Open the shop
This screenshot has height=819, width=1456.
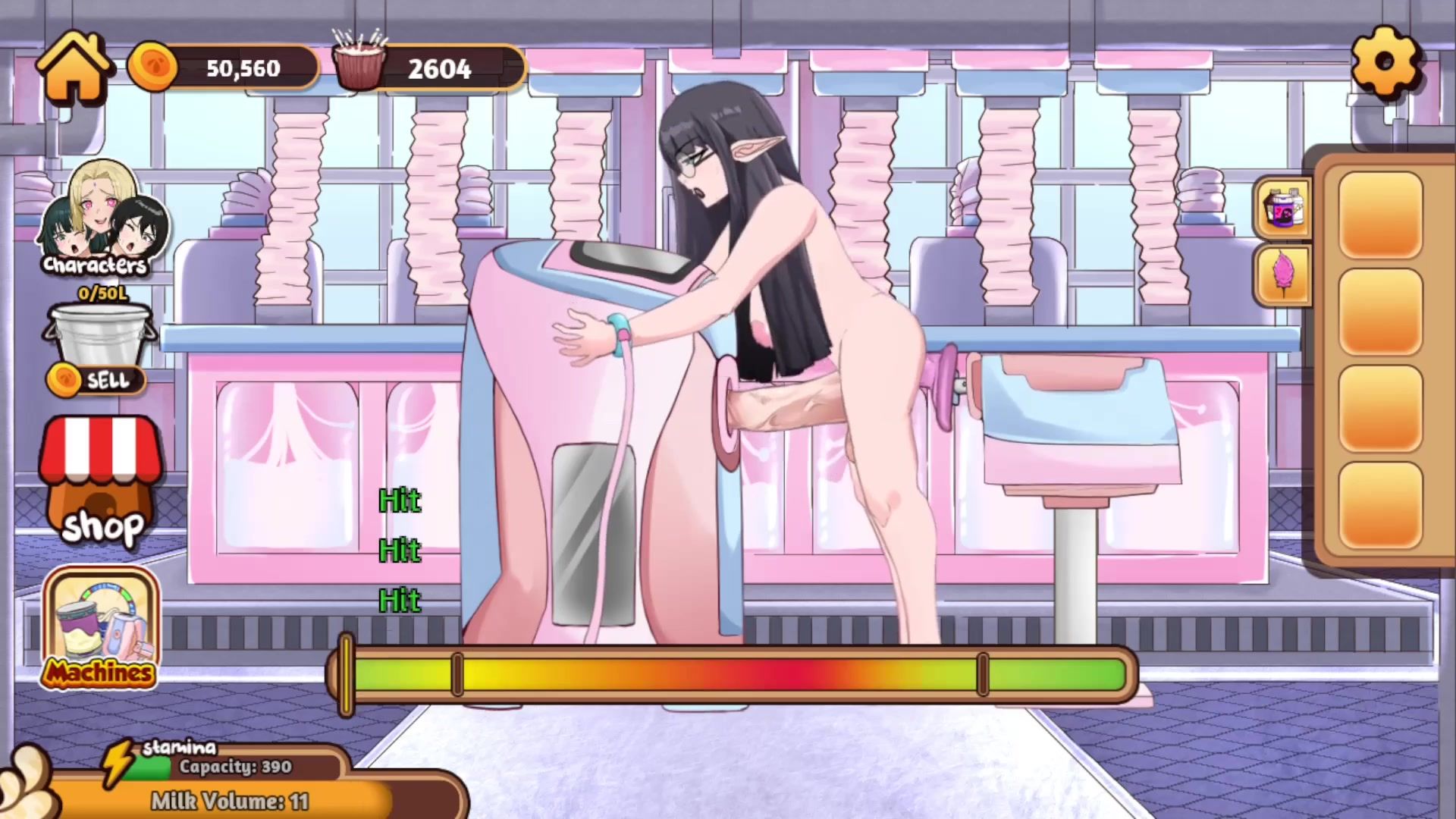(x=101, y=482)
